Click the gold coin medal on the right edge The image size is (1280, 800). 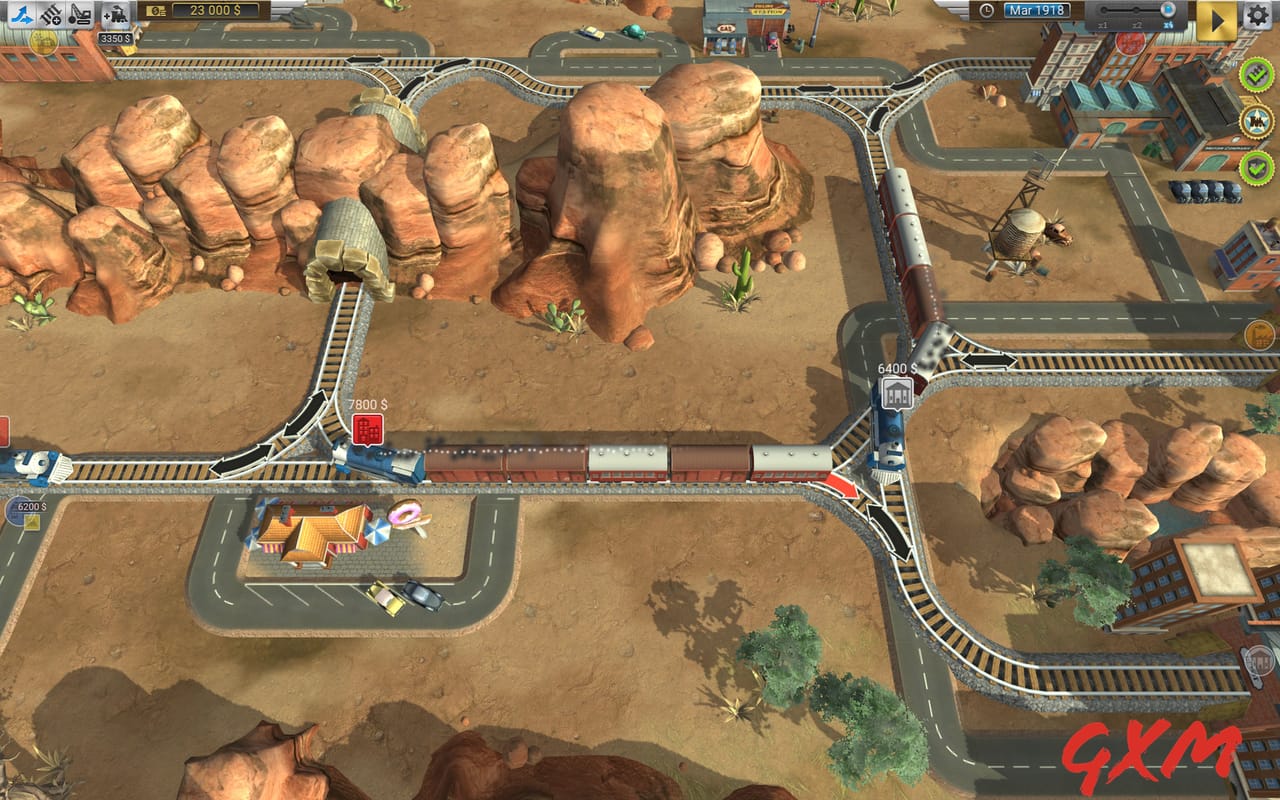click(x=1259, y=334)
